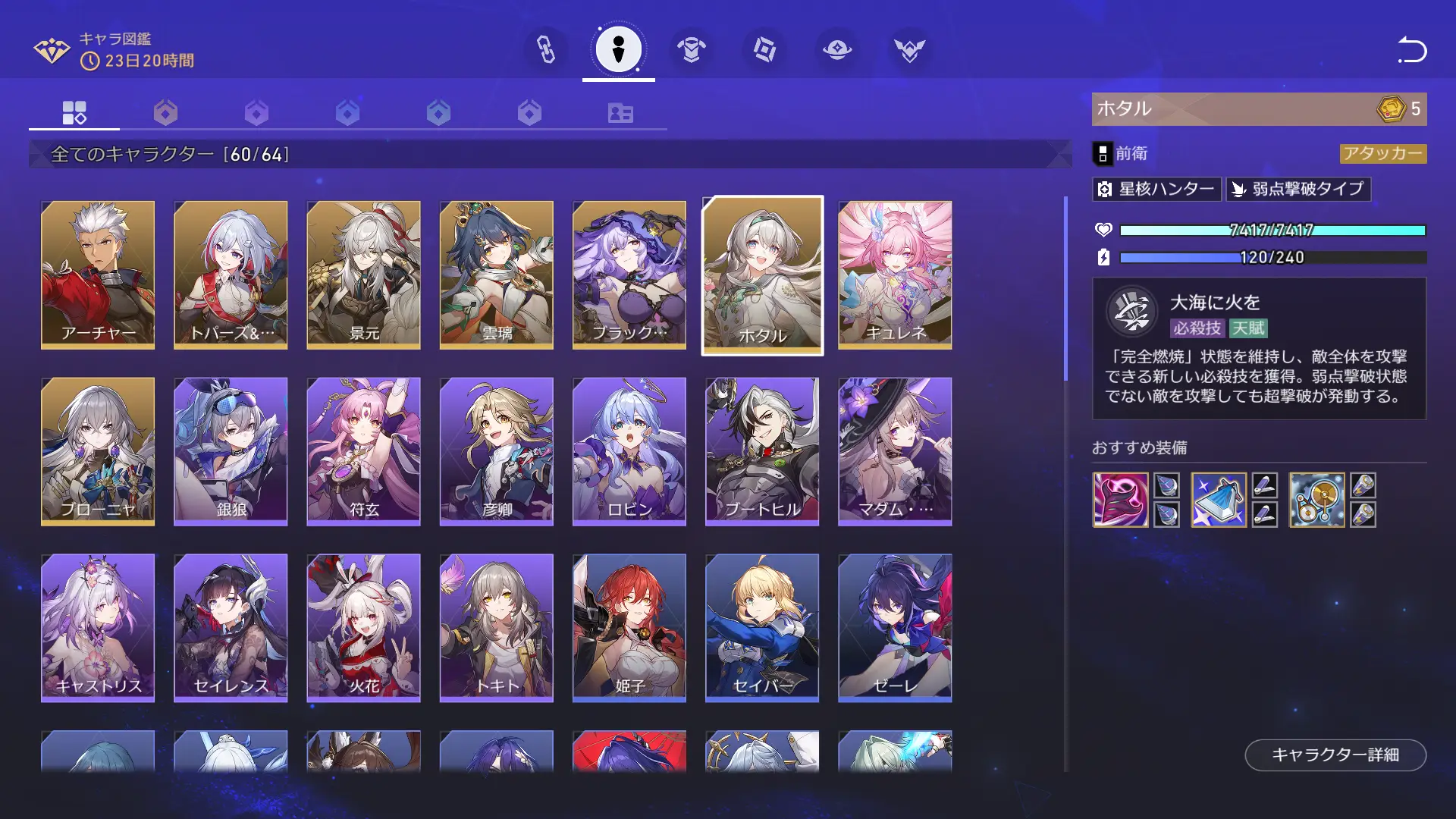Viewport: 1456px width, 819px height.
Task: Open the character tab in the top navigation
Action: pyautogui.click(x=618, y=49)
